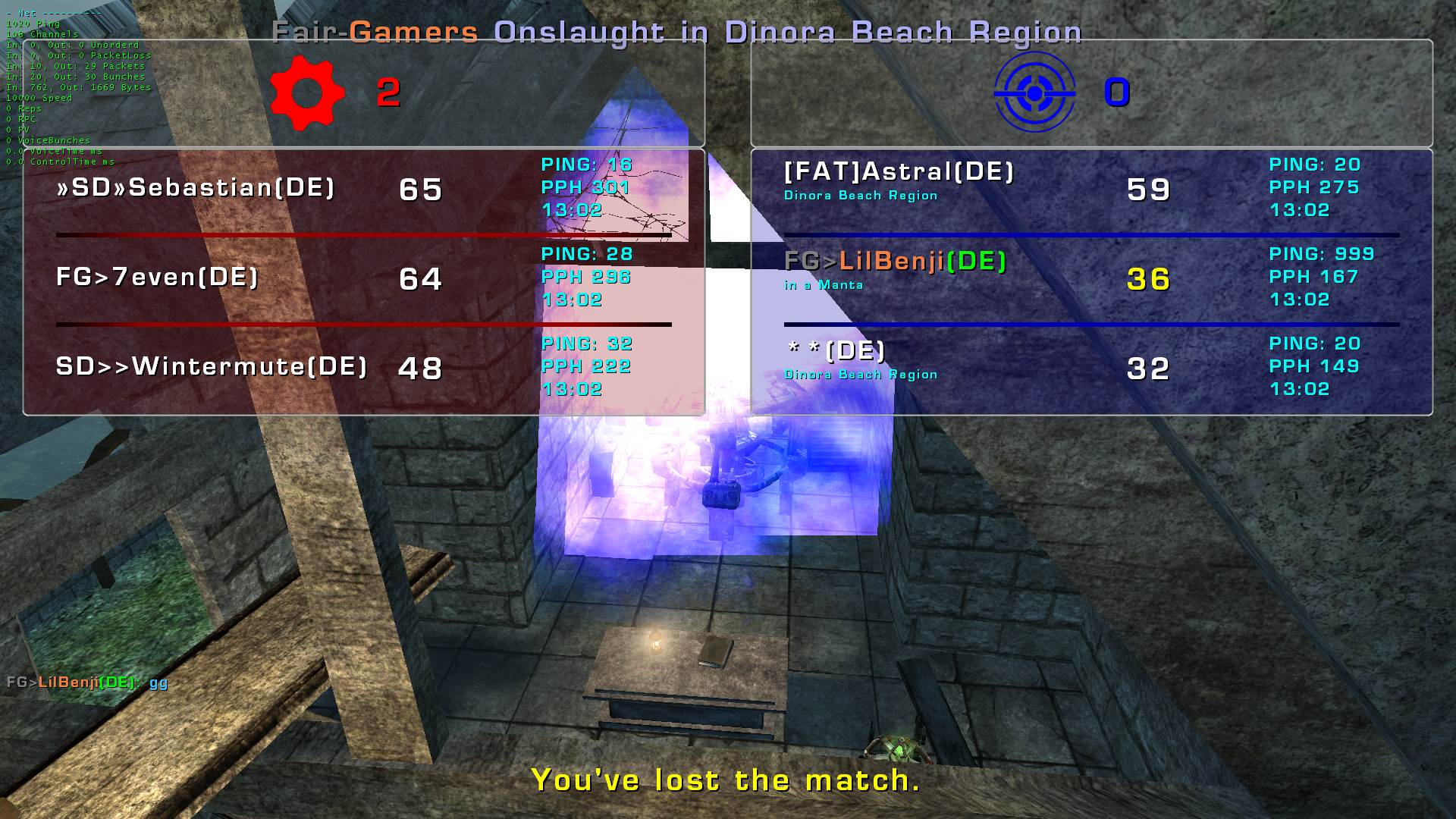This screenshot has width=1456, height=819.
Task: Select the * *(DE) player row
Action: pyautogui.click(x=836, y=351)
